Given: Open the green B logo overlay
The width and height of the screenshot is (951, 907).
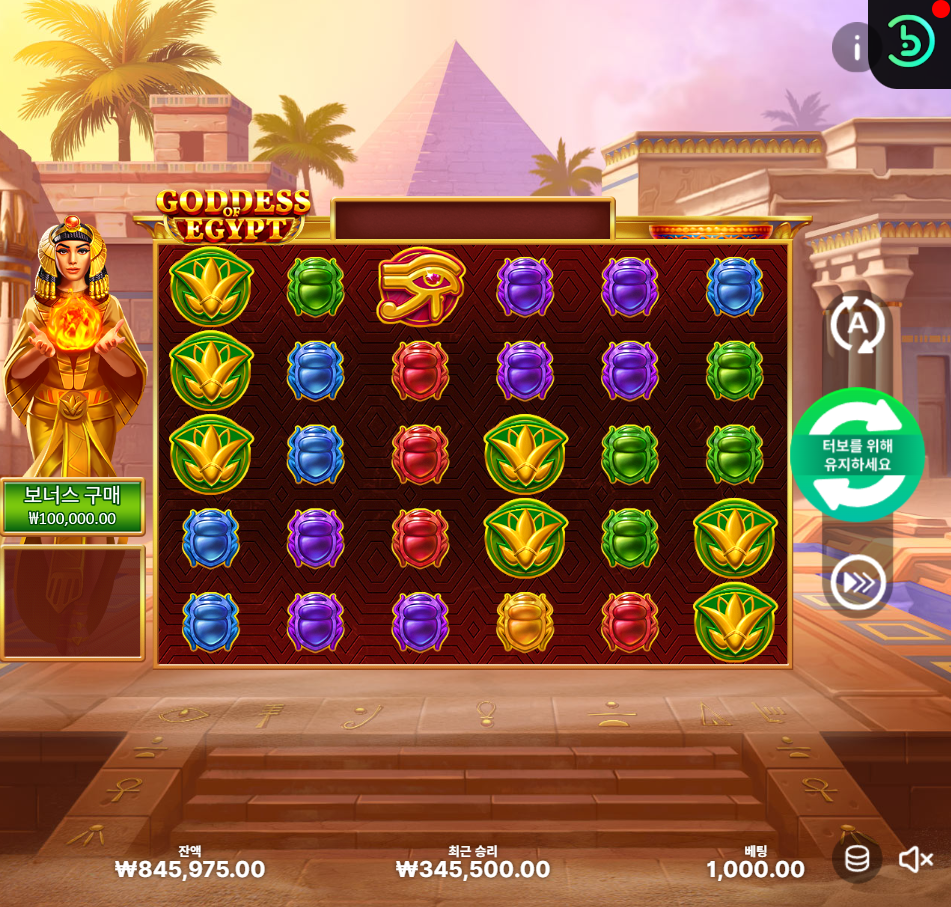Looking at the screenshot, I should coord(911,43).
